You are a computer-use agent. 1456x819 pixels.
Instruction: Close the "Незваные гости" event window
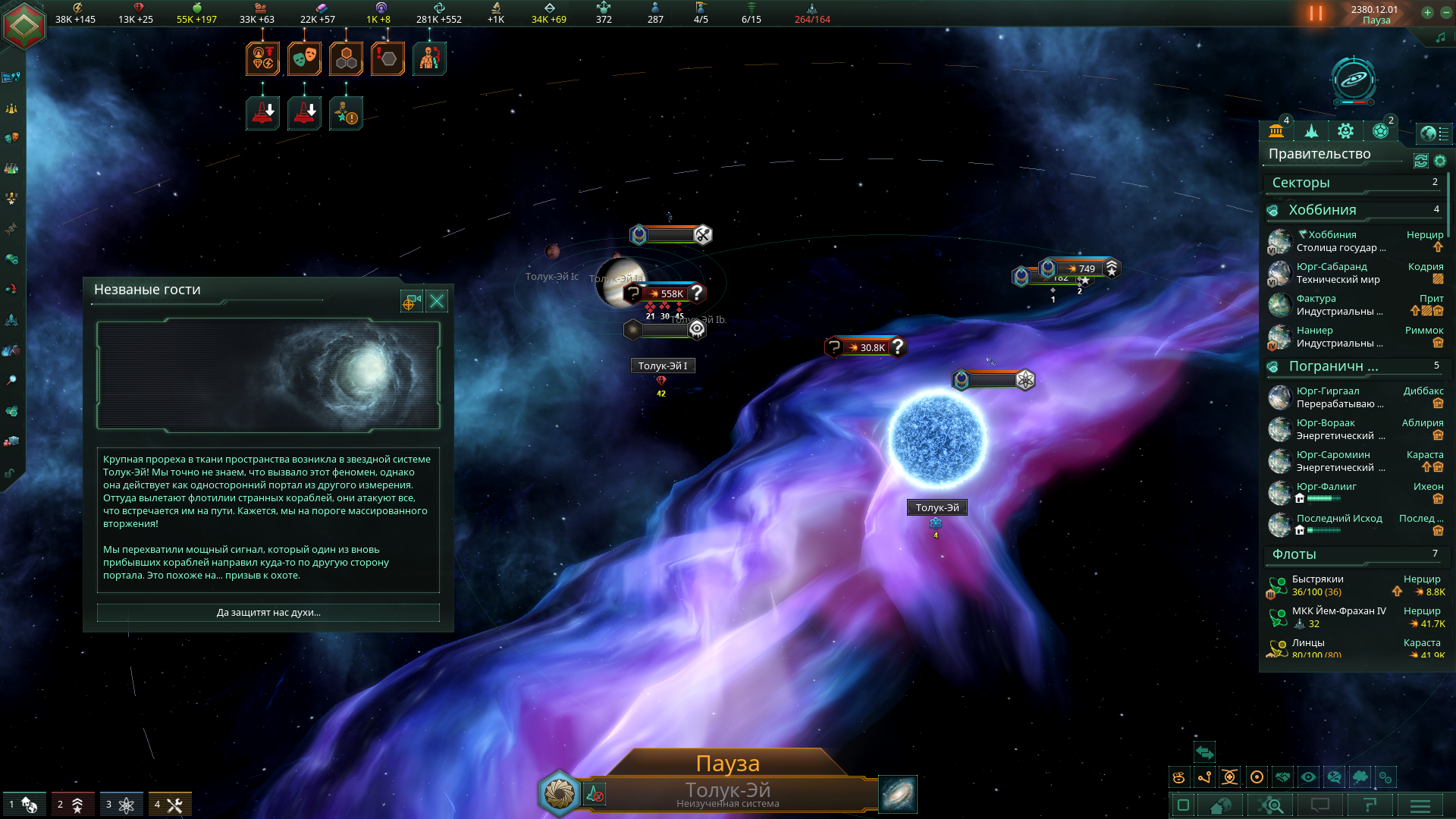[438, 302]
